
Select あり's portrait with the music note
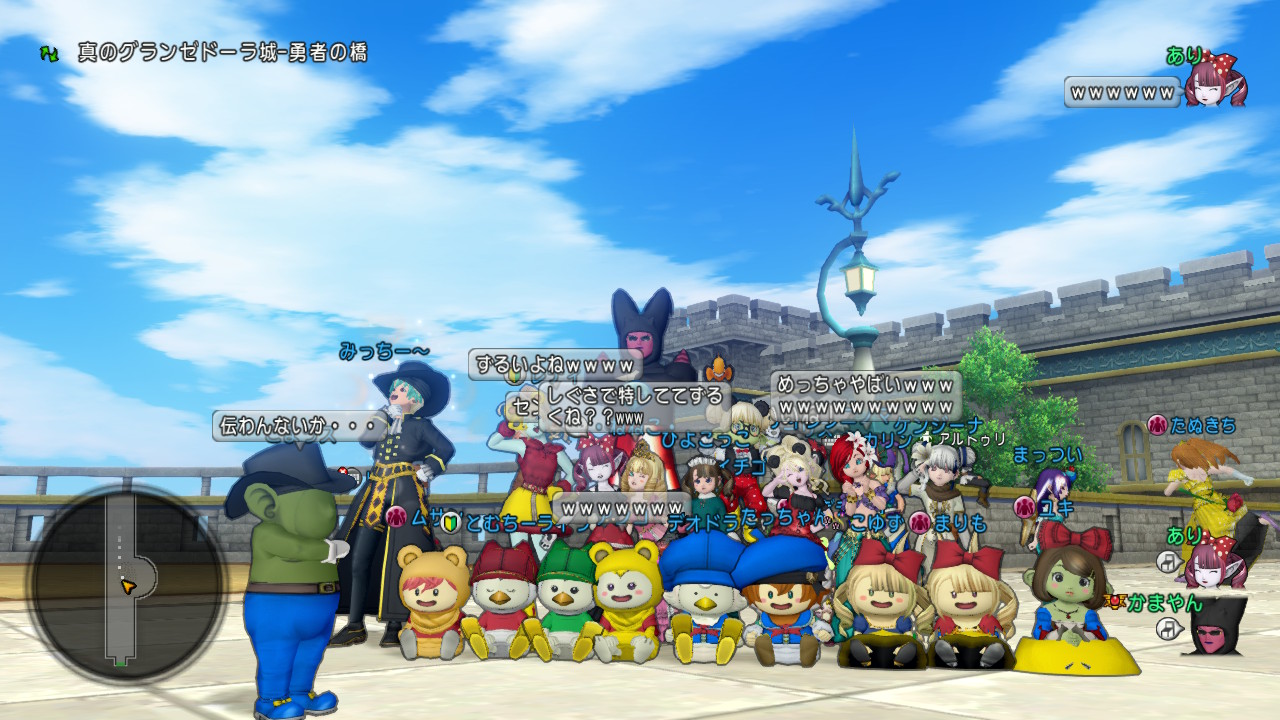pyautogui.click(x=1213, y=561)
